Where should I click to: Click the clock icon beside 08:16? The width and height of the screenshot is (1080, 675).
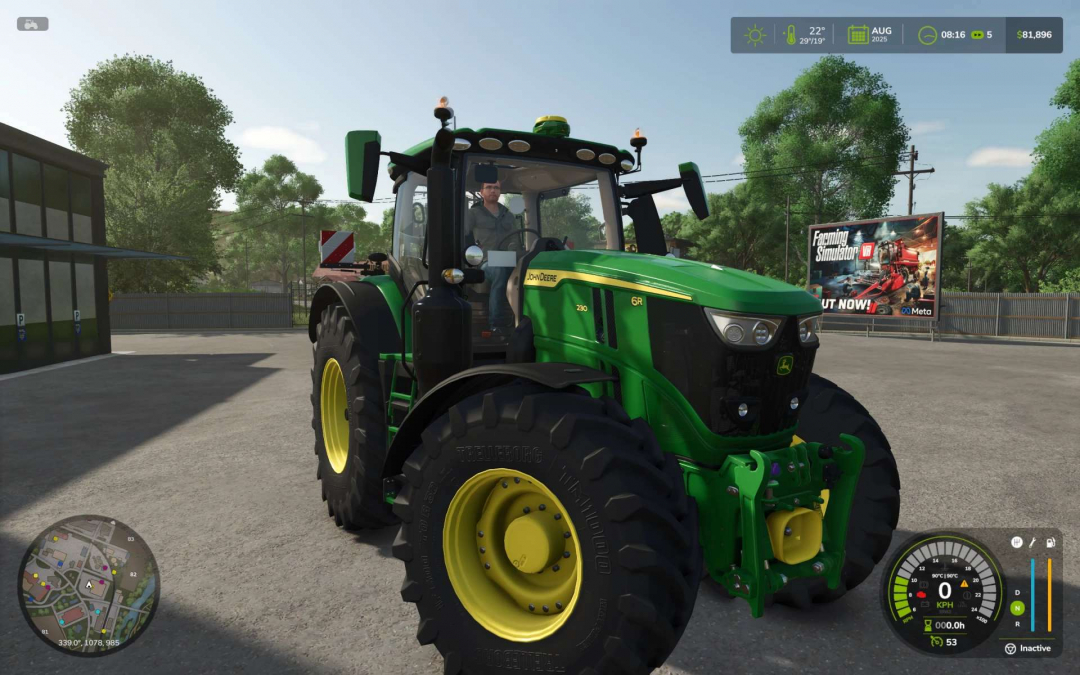click(927, 35)
